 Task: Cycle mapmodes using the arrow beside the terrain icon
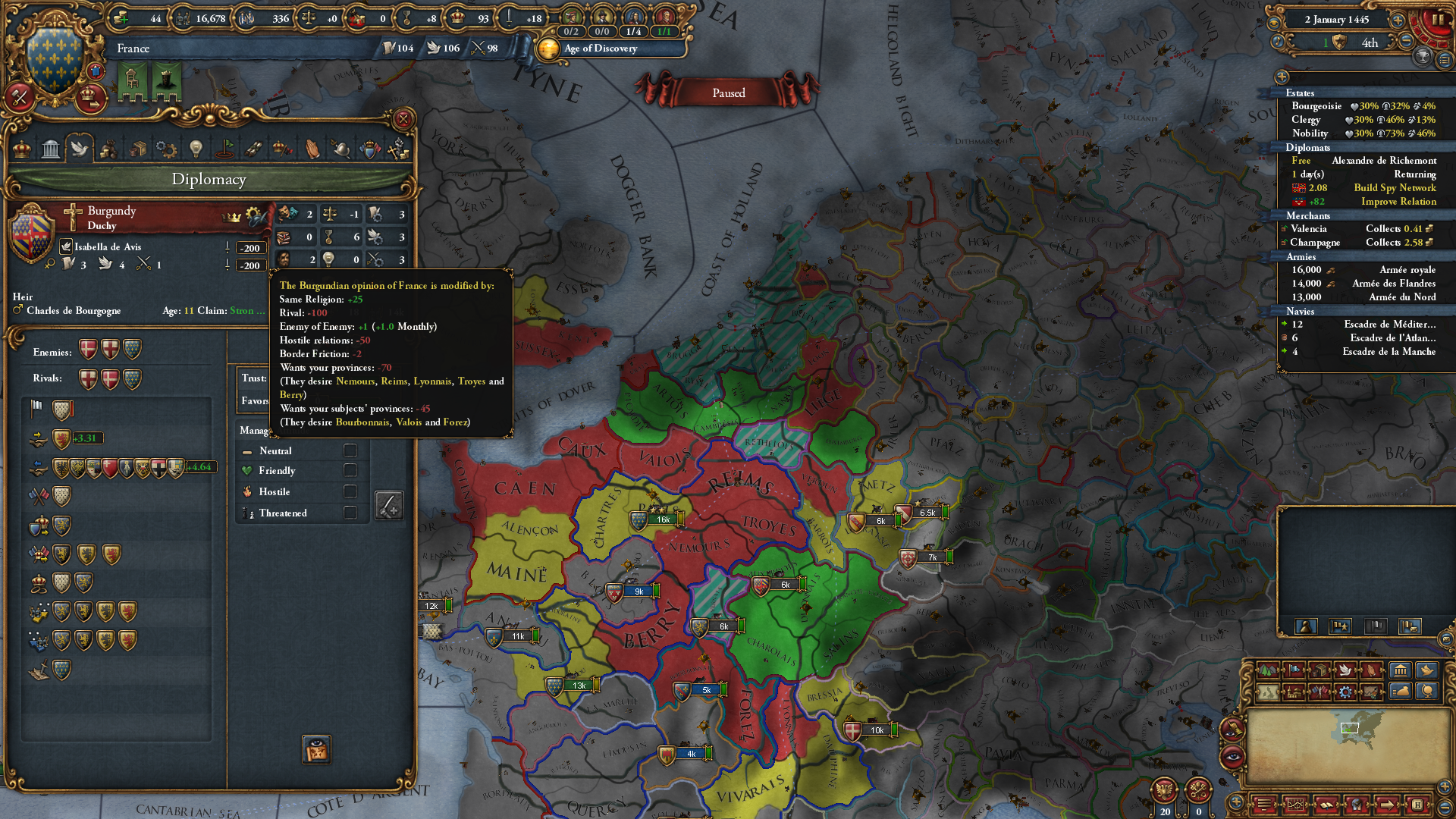[x=1280, y=670]
